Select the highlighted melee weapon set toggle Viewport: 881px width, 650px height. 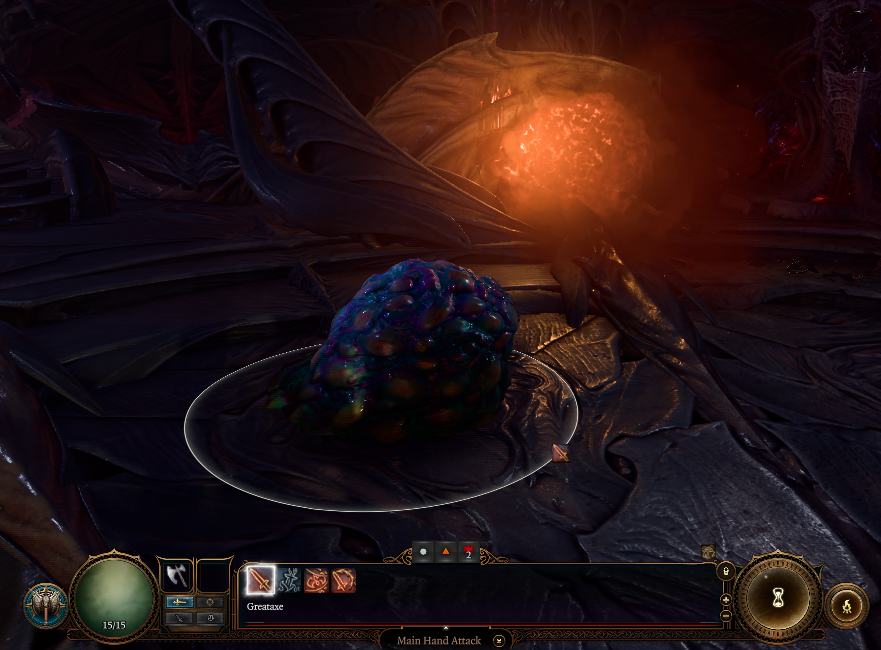(x=180, y=602)
